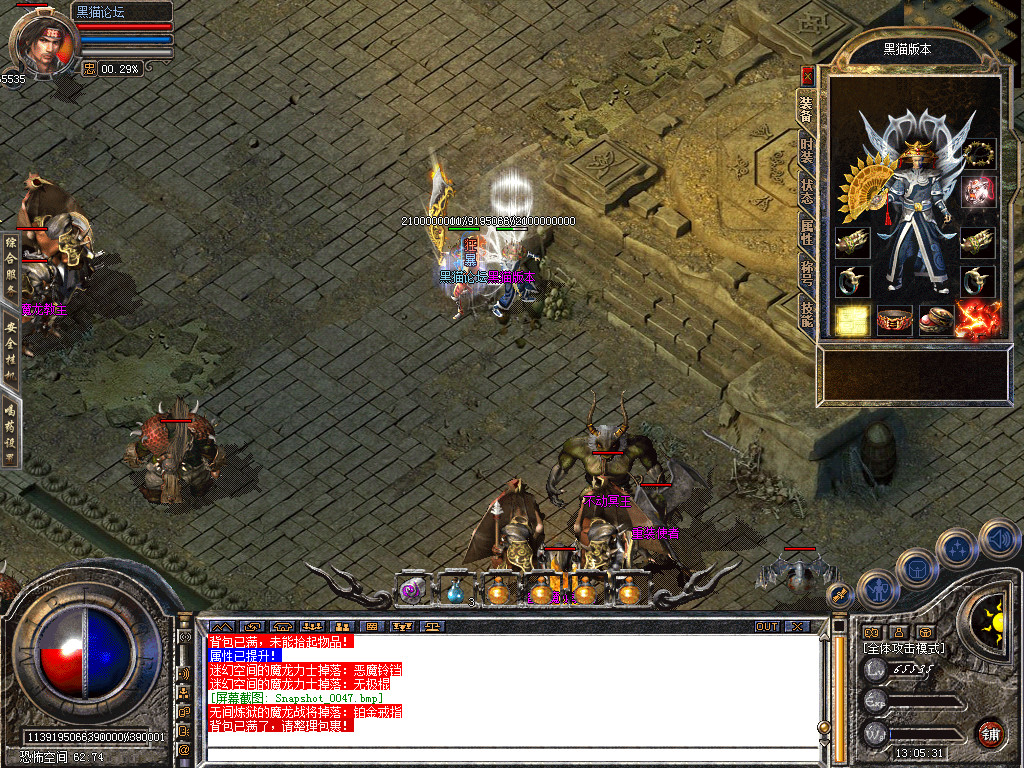Click the red belt equipment slot
Screen dimensions: 1024x768
(x=894, y=320)
